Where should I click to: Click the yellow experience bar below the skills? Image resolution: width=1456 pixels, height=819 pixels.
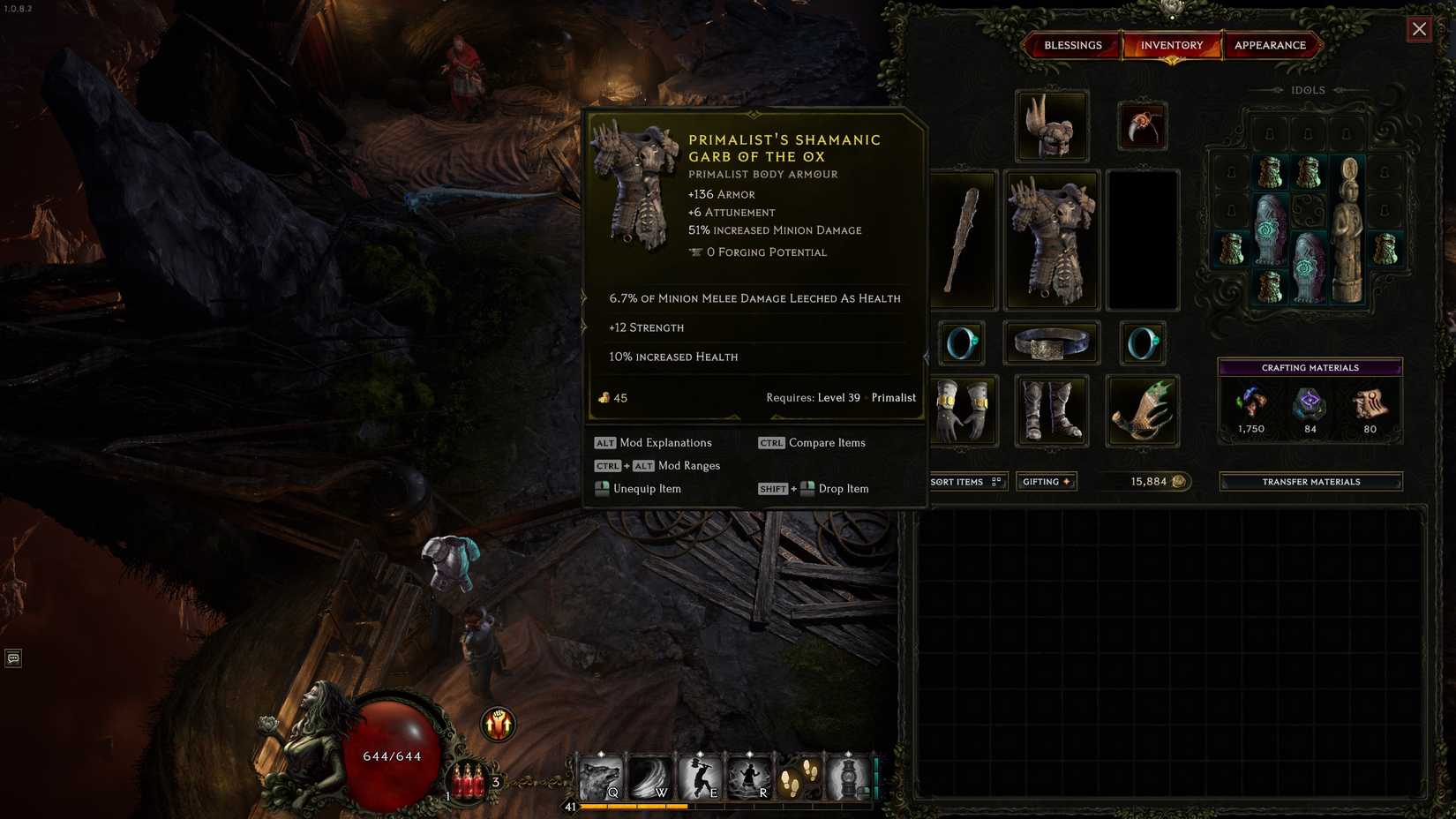click(x=635, y=805)
